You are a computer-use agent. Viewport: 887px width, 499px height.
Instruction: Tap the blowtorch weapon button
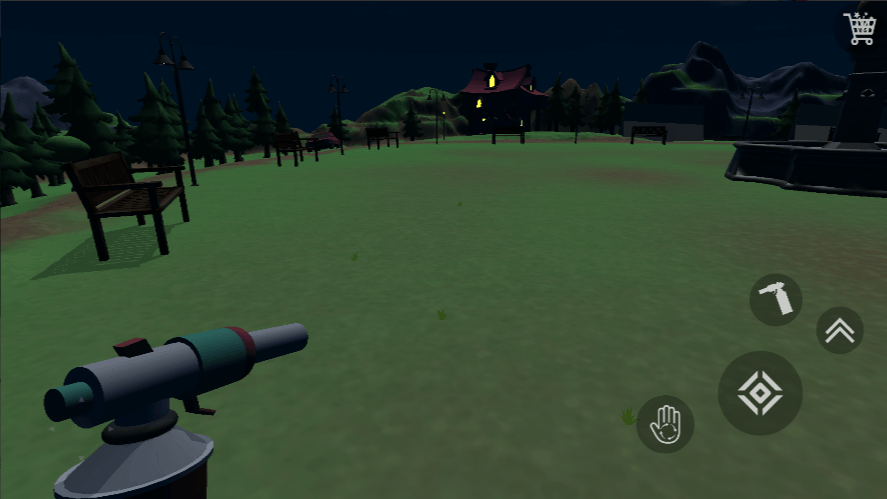pos(776,299)
